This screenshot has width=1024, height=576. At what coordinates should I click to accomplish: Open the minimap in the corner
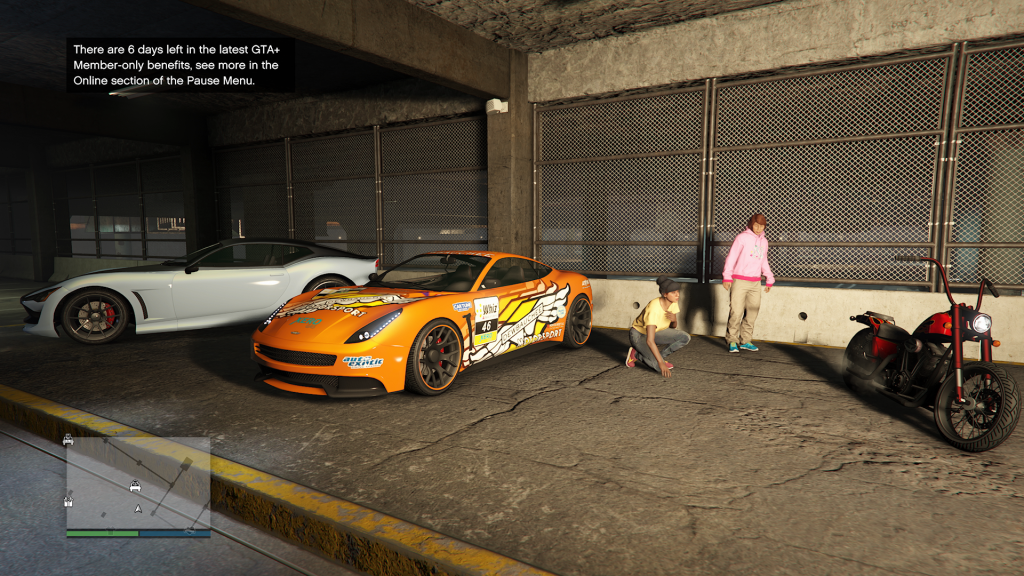[x=138, y=483]
